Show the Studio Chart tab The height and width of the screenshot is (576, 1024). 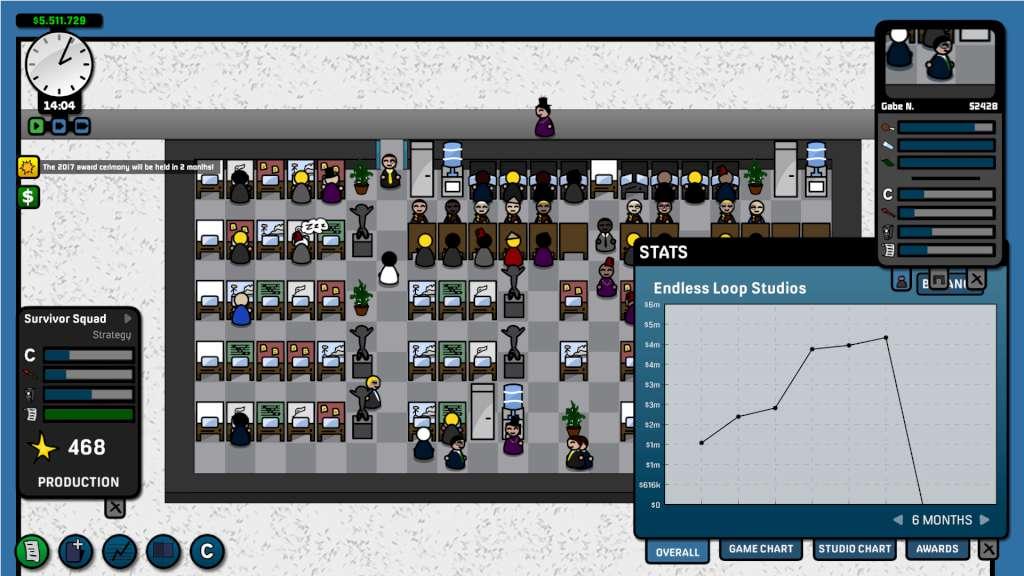pyautogui.click(x=855, y=549)
